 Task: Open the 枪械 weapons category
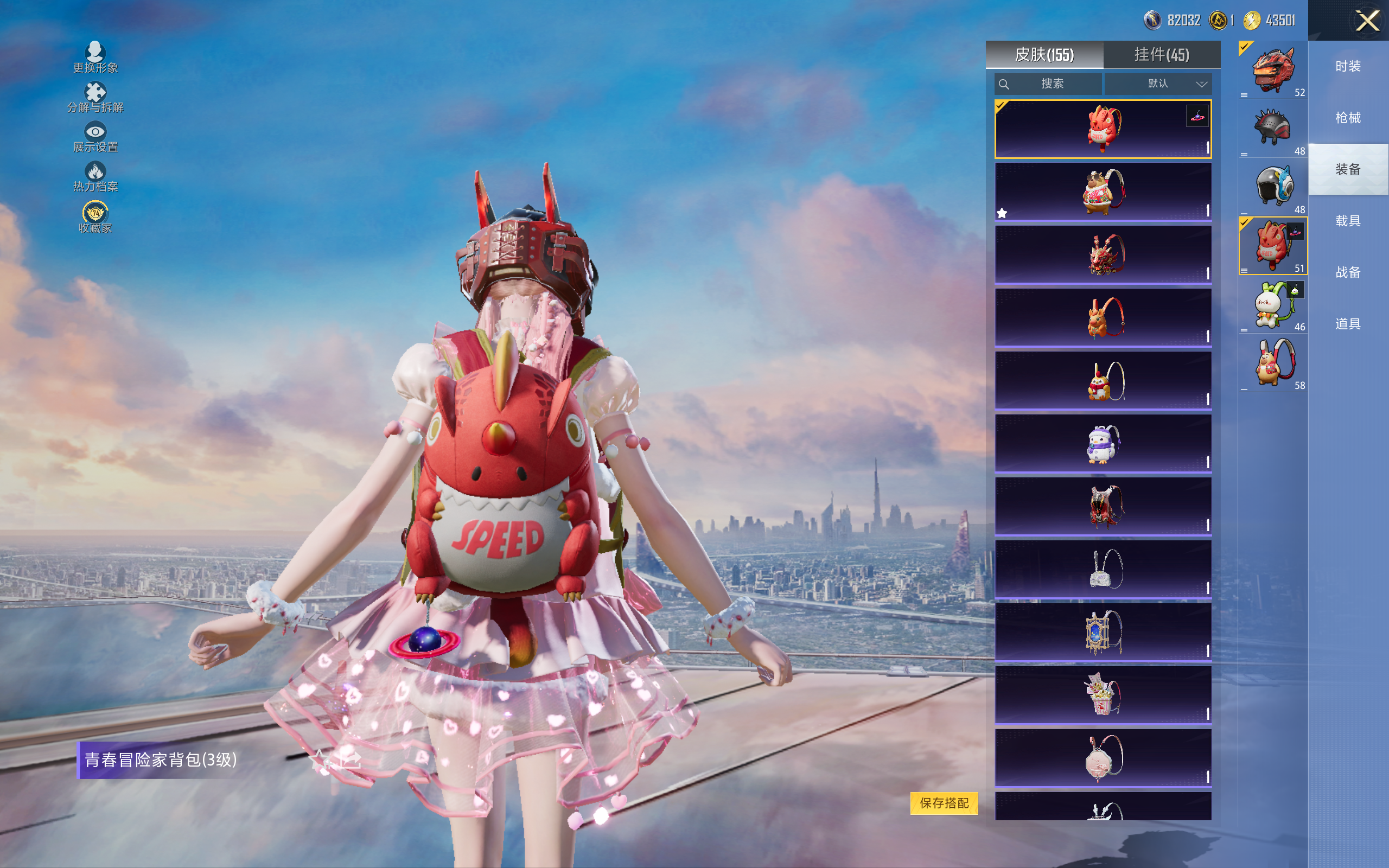pyautogui.click(x=1348, y=118)
